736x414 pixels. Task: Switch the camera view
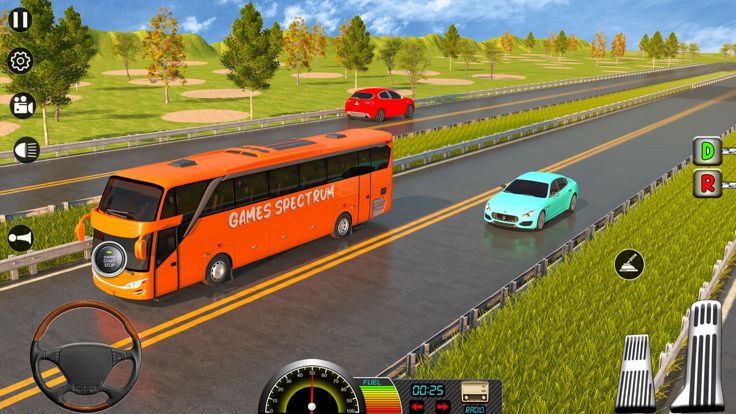click(21, 104)
